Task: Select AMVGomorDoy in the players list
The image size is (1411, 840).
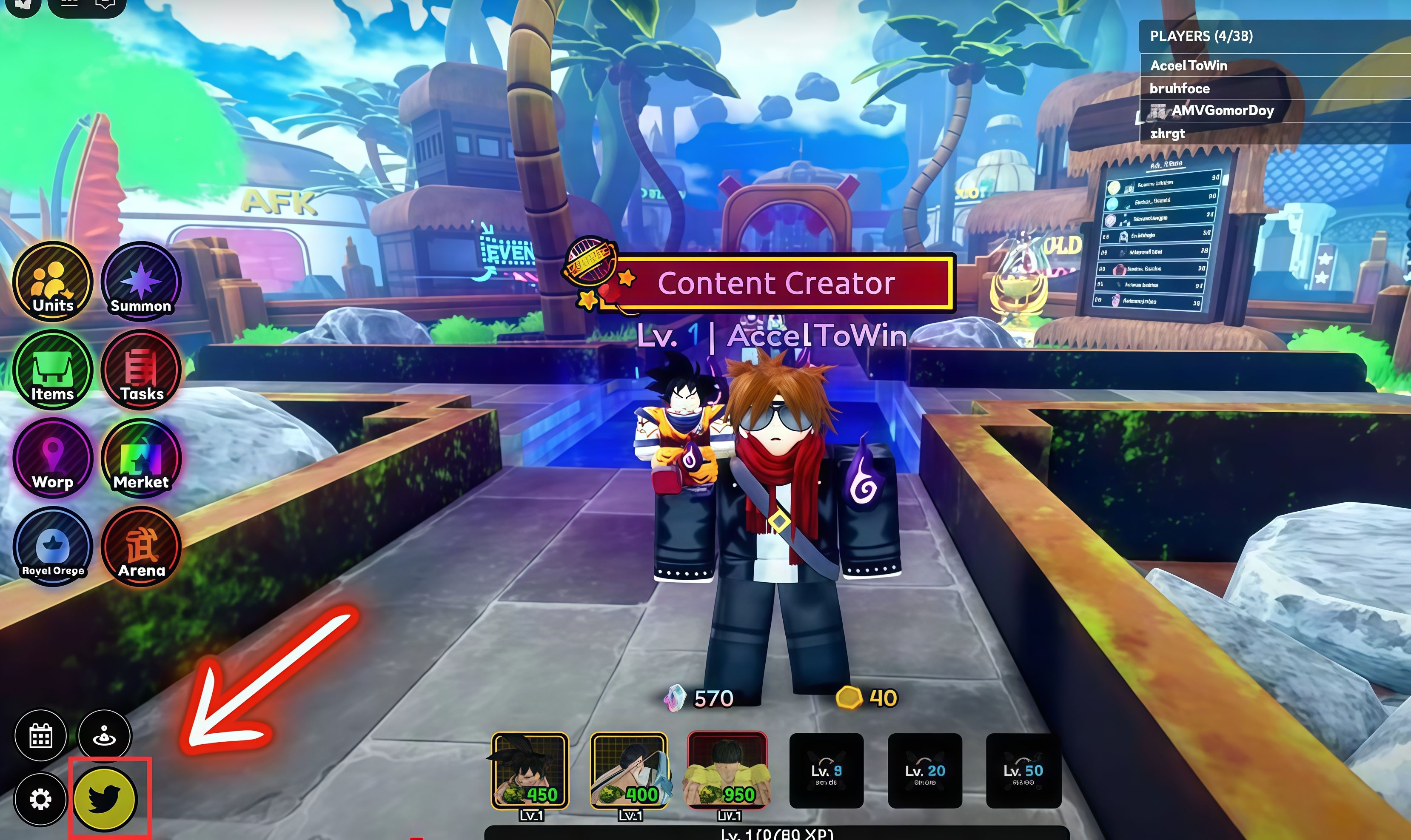Action: [1223, 111]
